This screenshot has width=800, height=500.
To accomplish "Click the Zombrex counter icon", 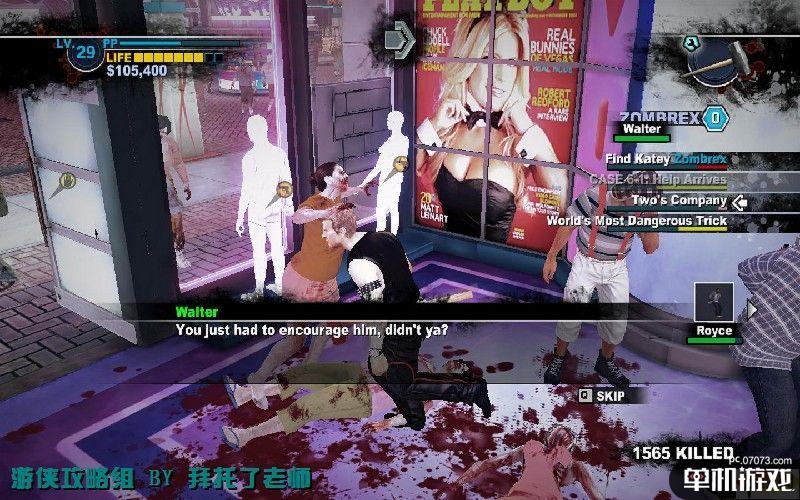I will tap(713, 118).
